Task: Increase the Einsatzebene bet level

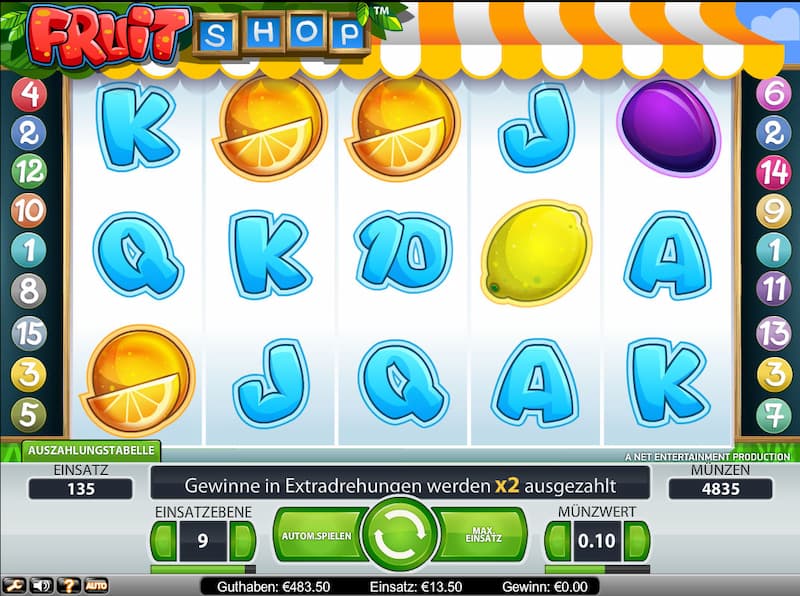Action: click(240, 541)
